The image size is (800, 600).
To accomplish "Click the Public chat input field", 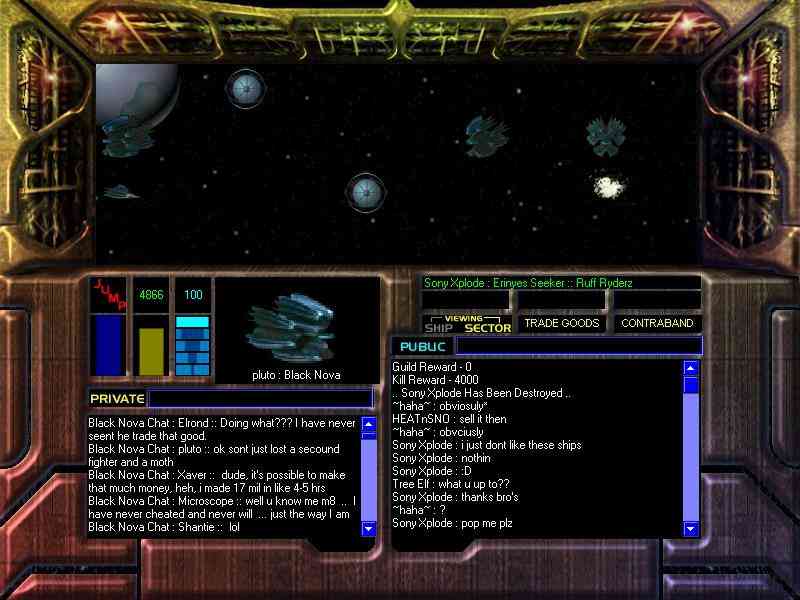I will tap(578, 346).
